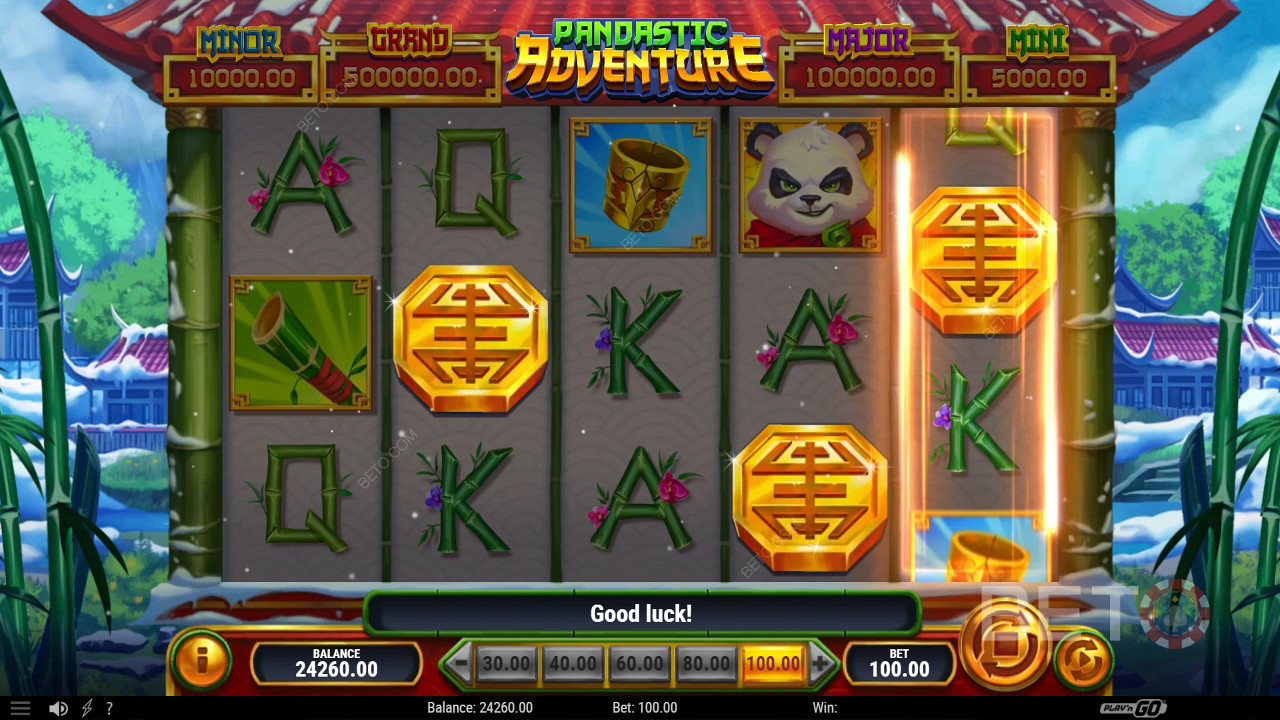Activate the auto-play button
1280x720 pixels.
(1083, 660)
